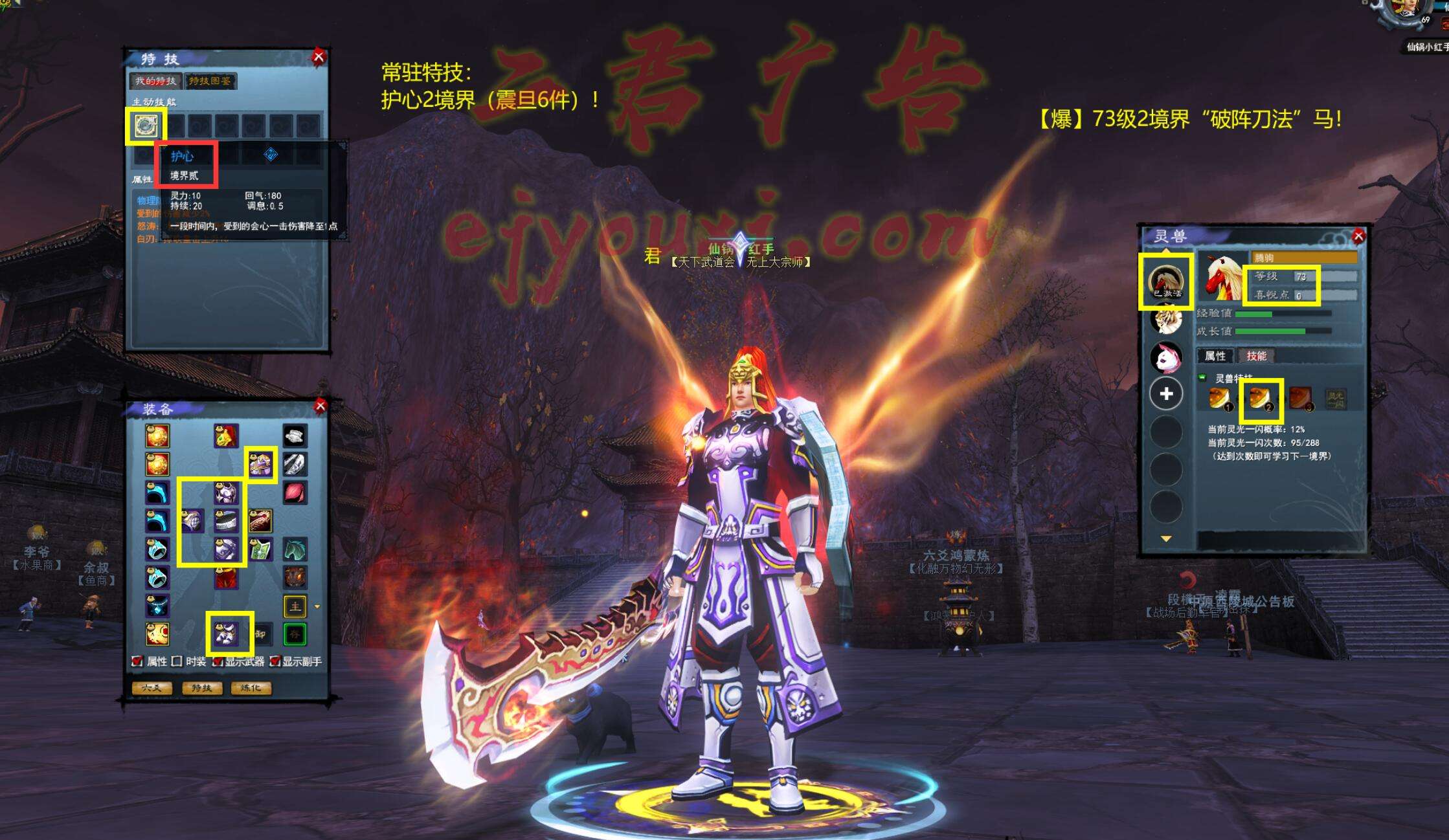Toggle the 属性 checkbox
The image size is (1449, 840).
point(137,661)
